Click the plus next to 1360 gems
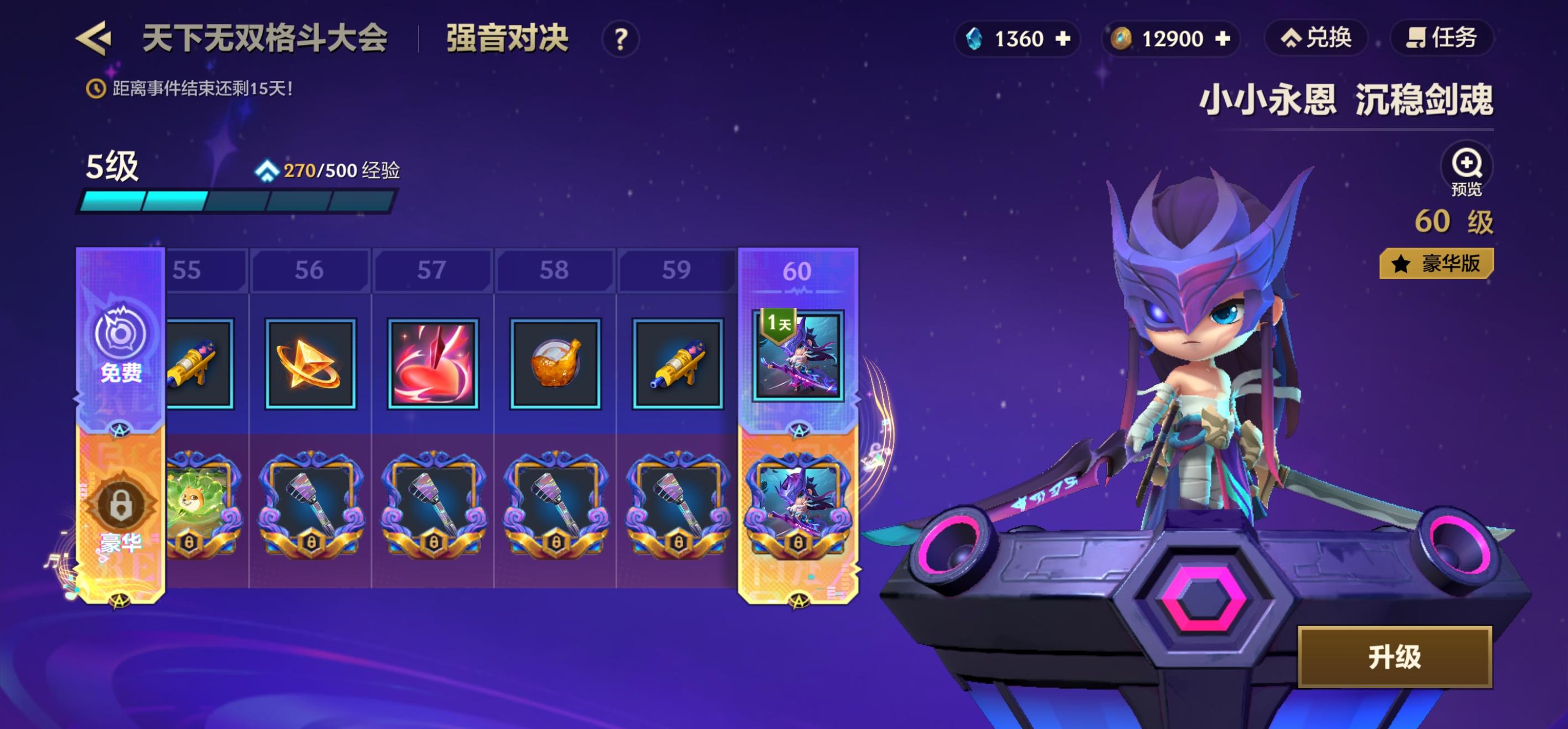Viewport: 1568px width, 729px height. [x=1064, y=38]
